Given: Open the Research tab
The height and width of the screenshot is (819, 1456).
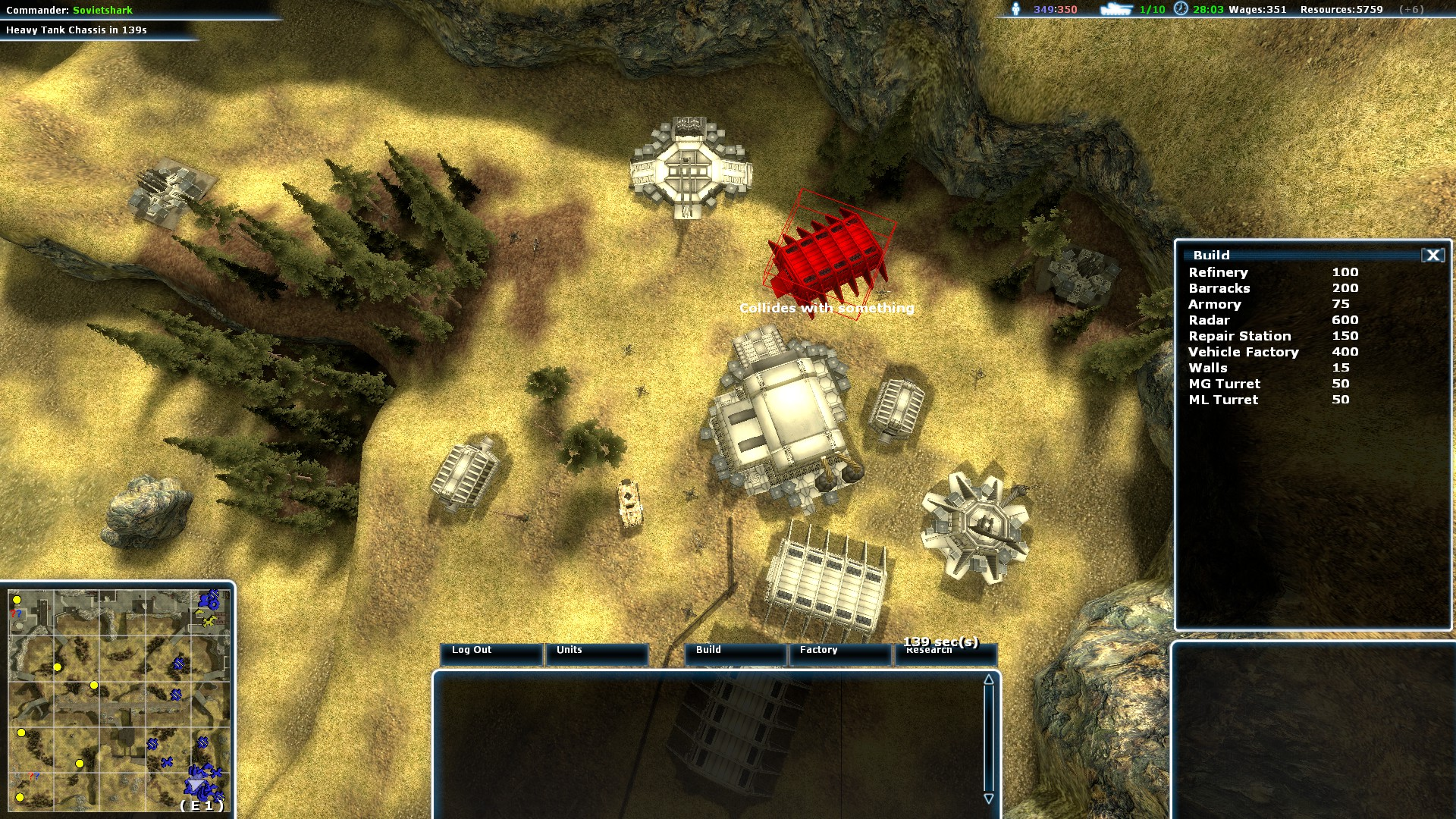Looking at the screenshot, I should [x=945, y=652].
